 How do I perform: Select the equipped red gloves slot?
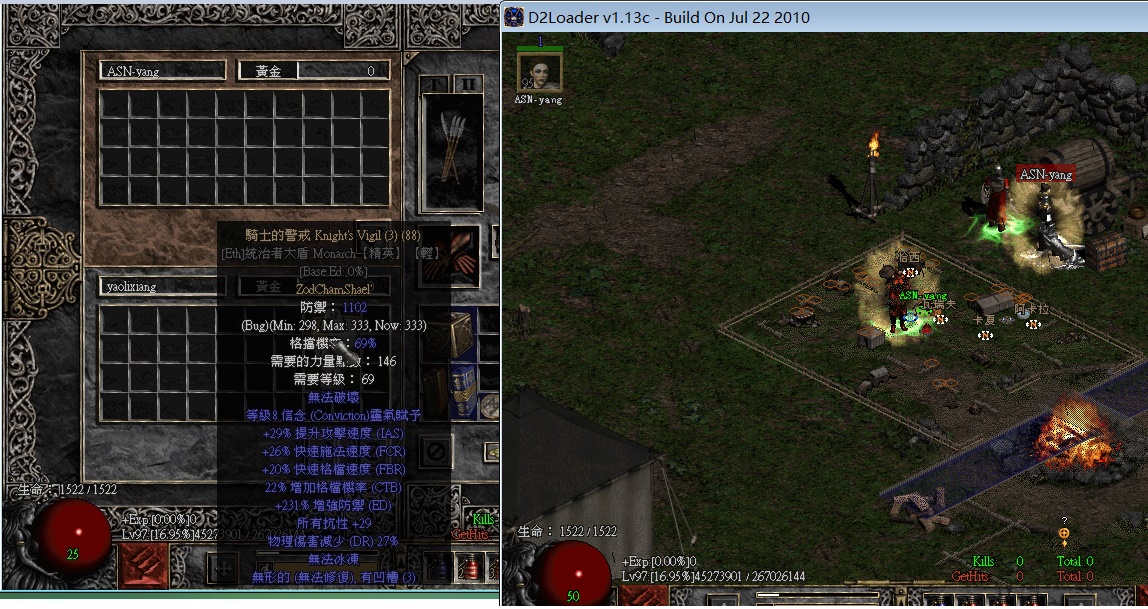(464, 250)
